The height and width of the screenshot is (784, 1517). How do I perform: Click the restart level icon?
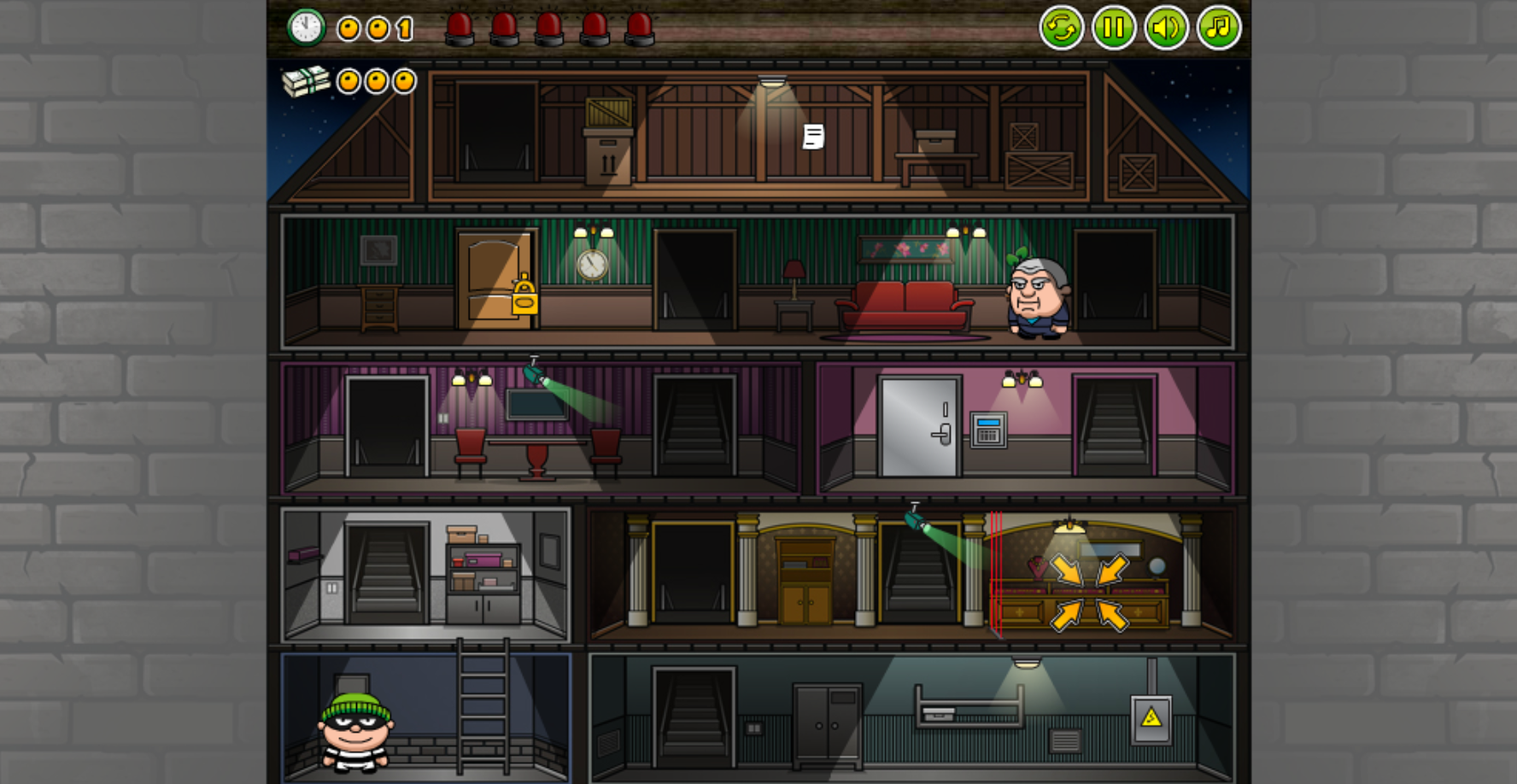1061,28
